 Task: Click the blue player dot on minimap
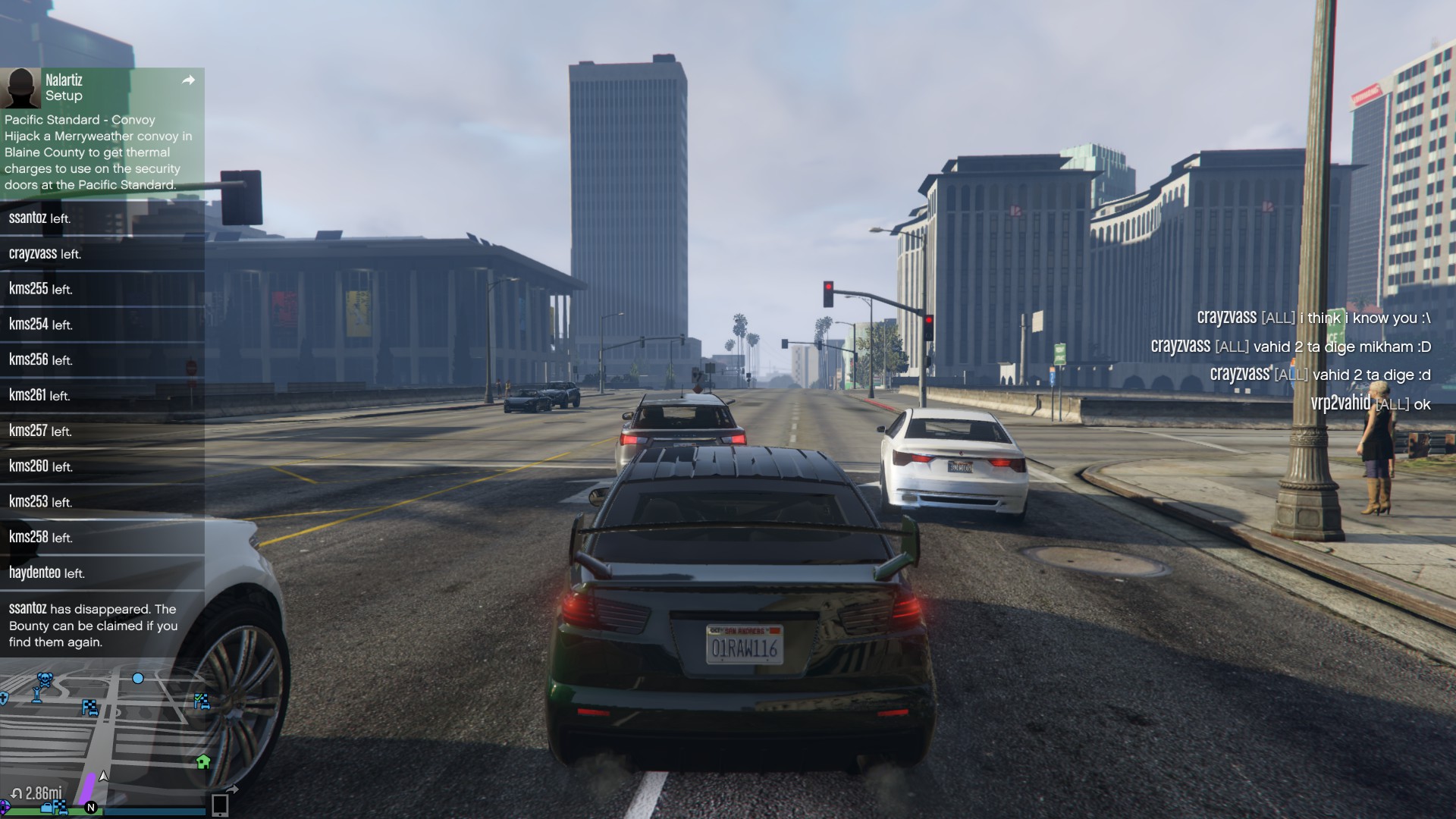[x=138, y=678]
